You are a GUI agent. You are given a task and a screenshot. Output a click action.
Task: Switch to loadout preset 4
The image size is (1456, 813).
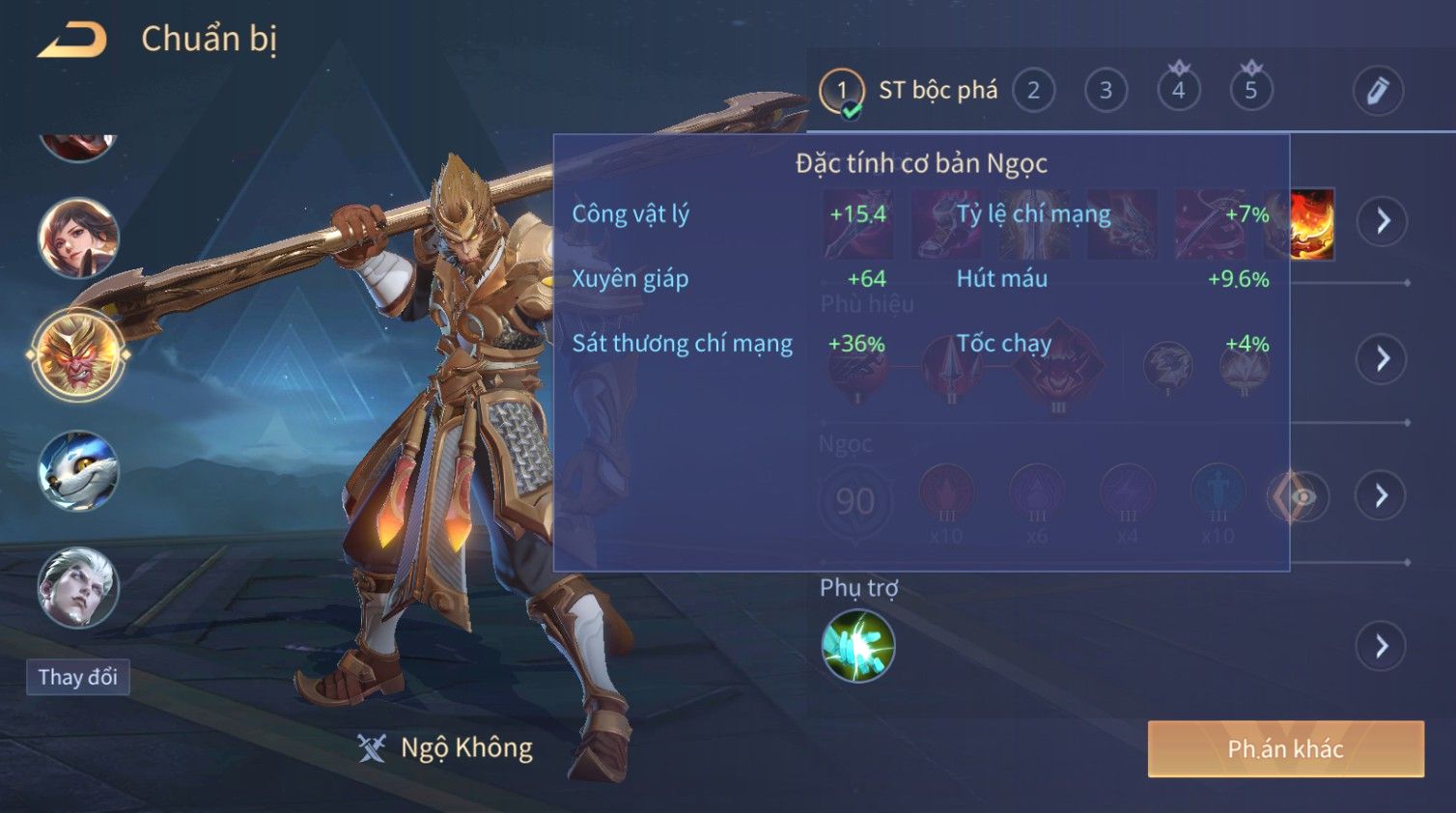[1178, 91]
